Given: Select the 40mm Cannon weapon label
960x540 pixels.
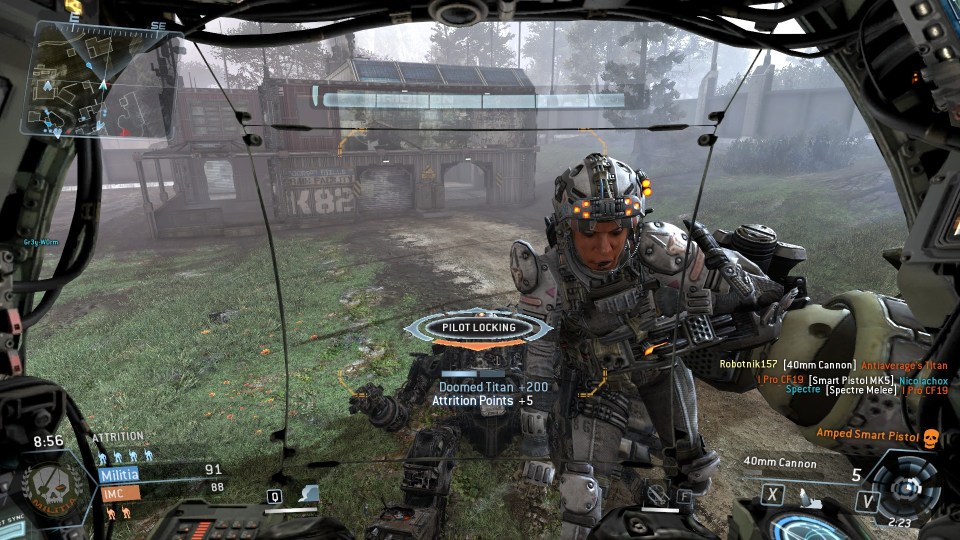Looking at the screenshot, I should (x=780, y=463).
